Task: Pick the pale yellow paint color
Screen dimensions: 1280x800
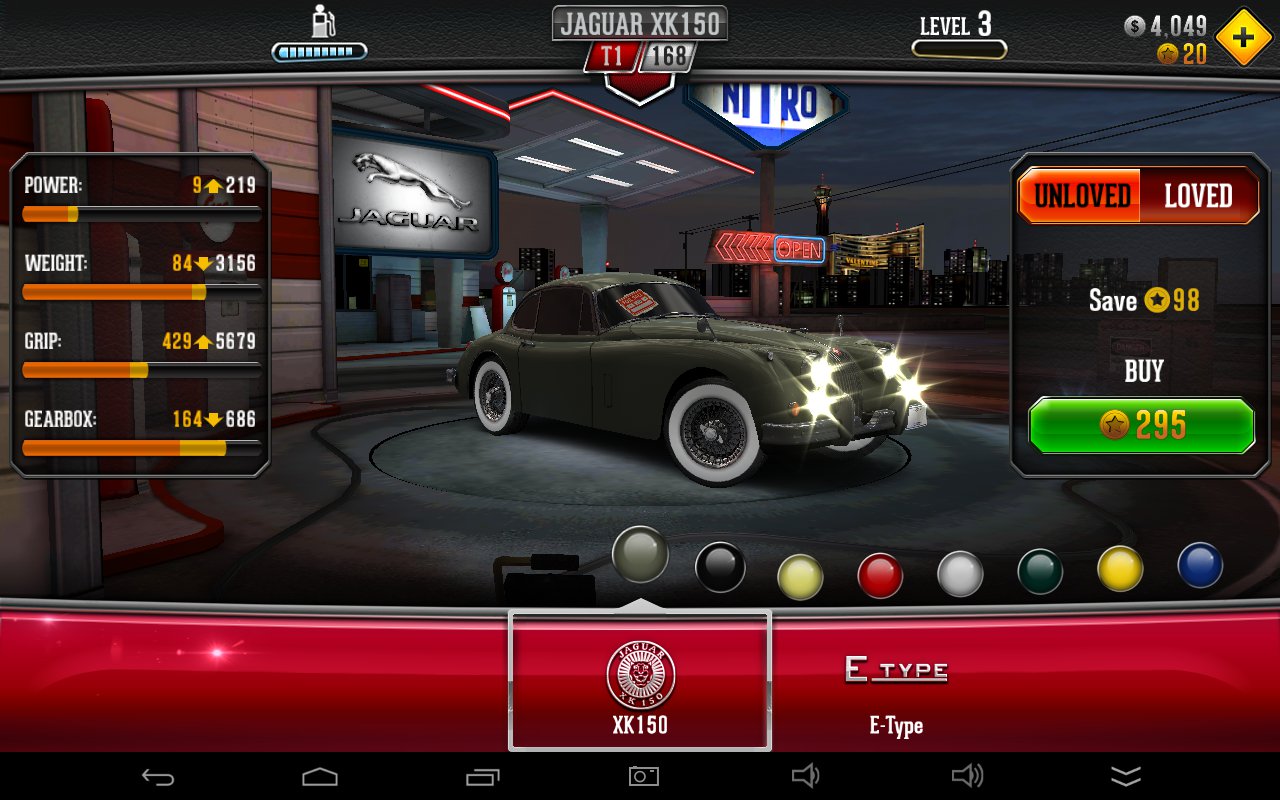Action: click(800, 577)
